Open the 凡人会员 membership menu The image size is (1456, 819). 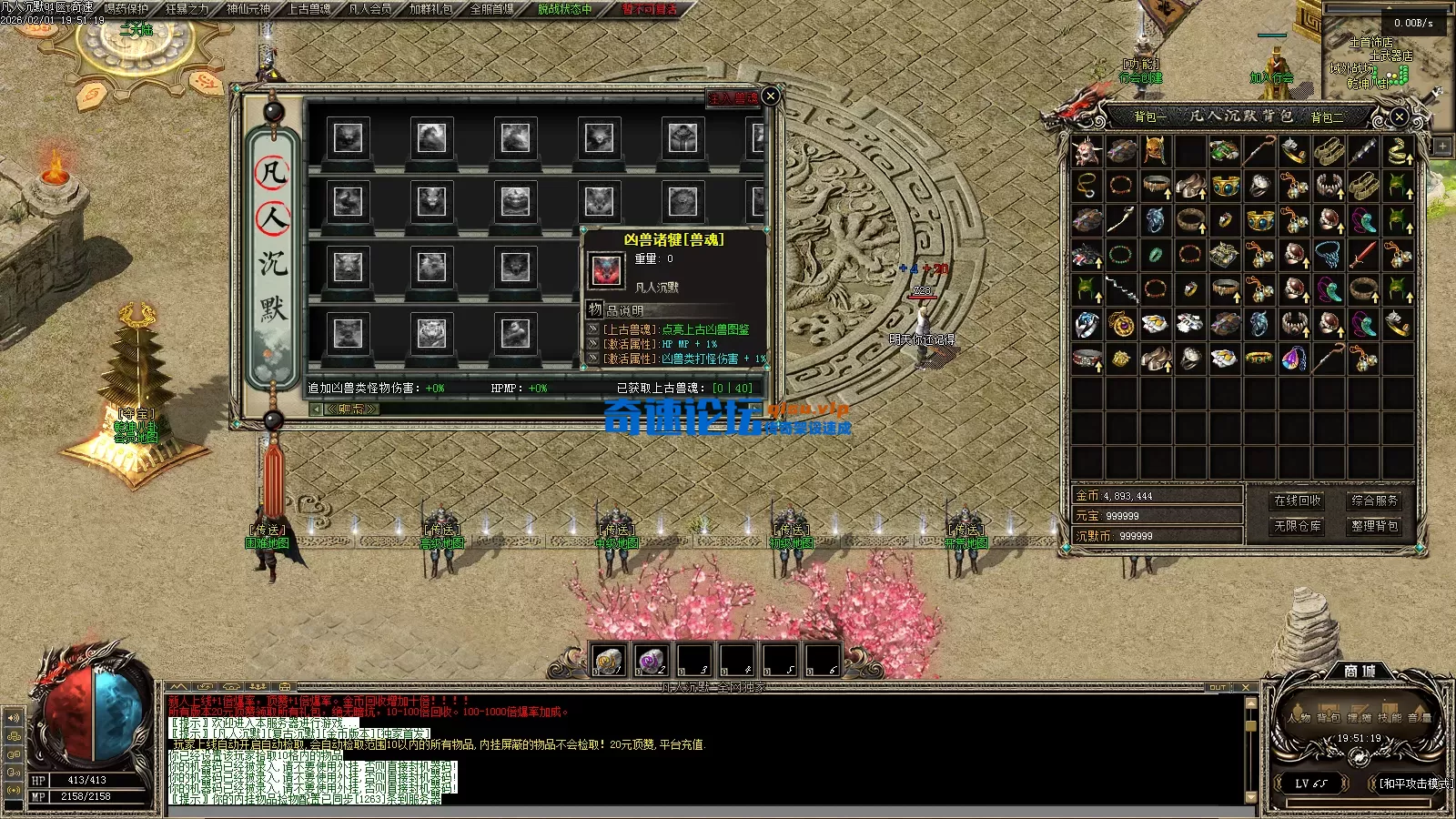(370, 9)
